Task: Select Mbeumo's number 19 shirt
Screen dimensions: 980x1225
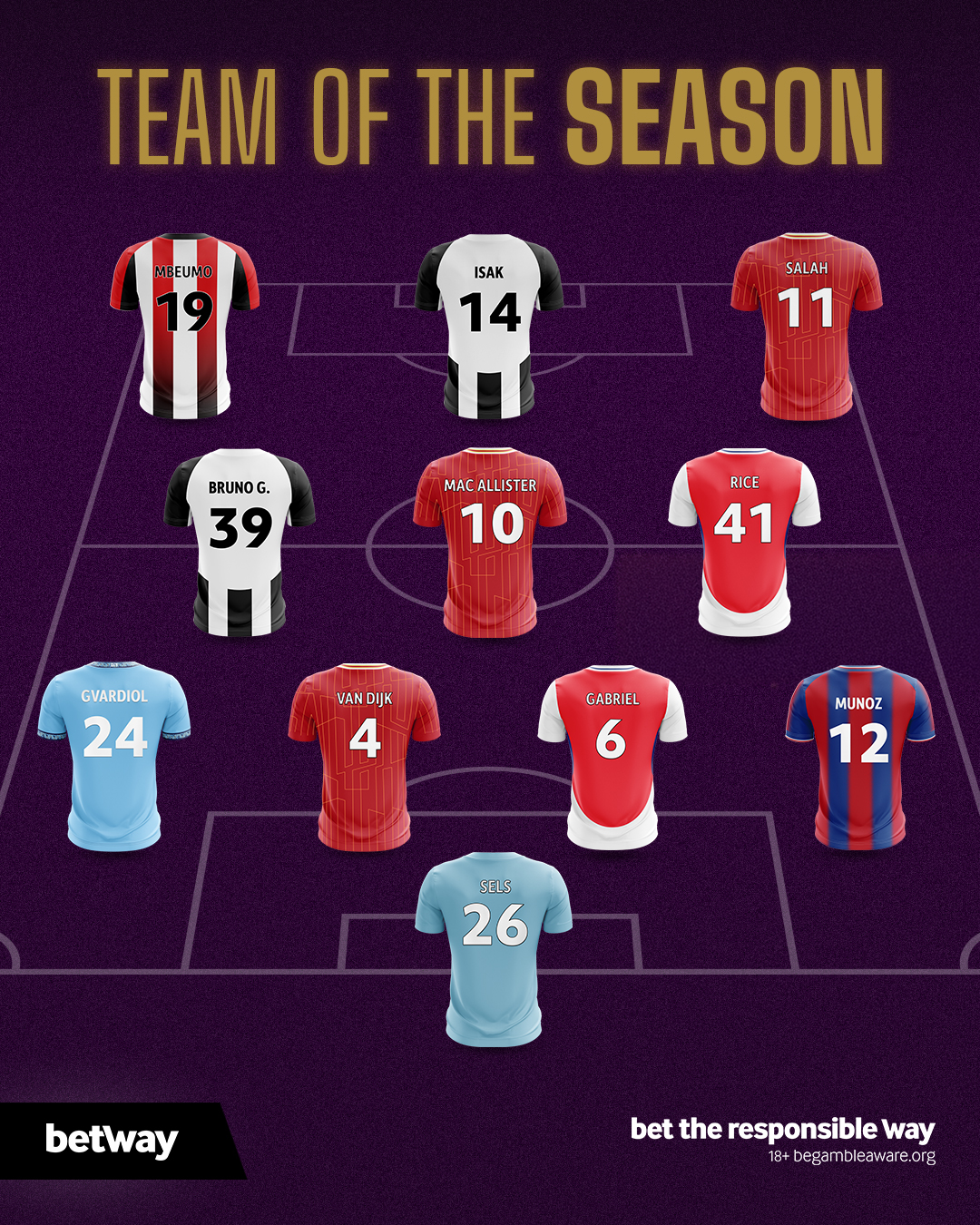Action: point(185,327)
